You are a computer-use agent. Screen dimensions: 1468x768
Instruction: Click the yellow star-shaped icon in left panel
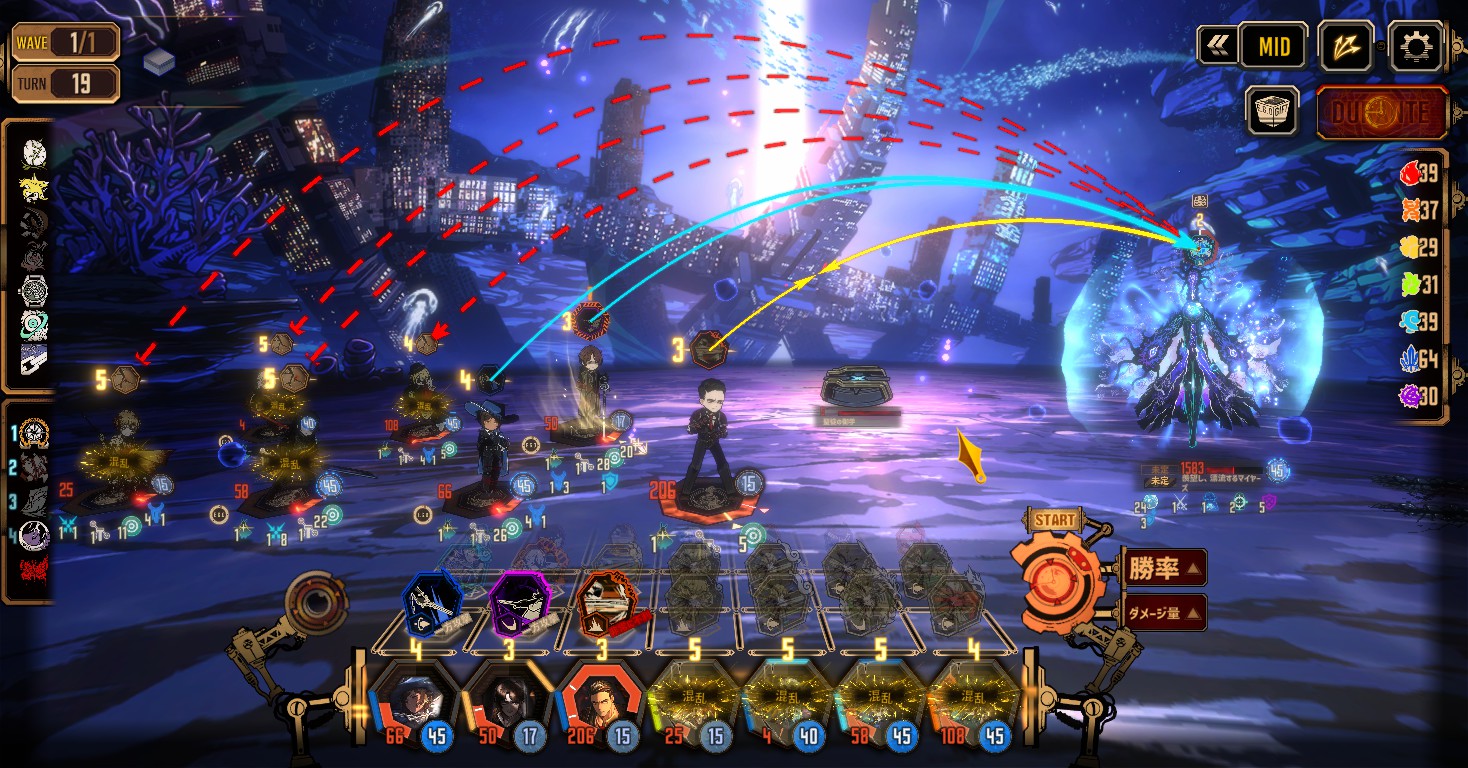click(34, 186)
